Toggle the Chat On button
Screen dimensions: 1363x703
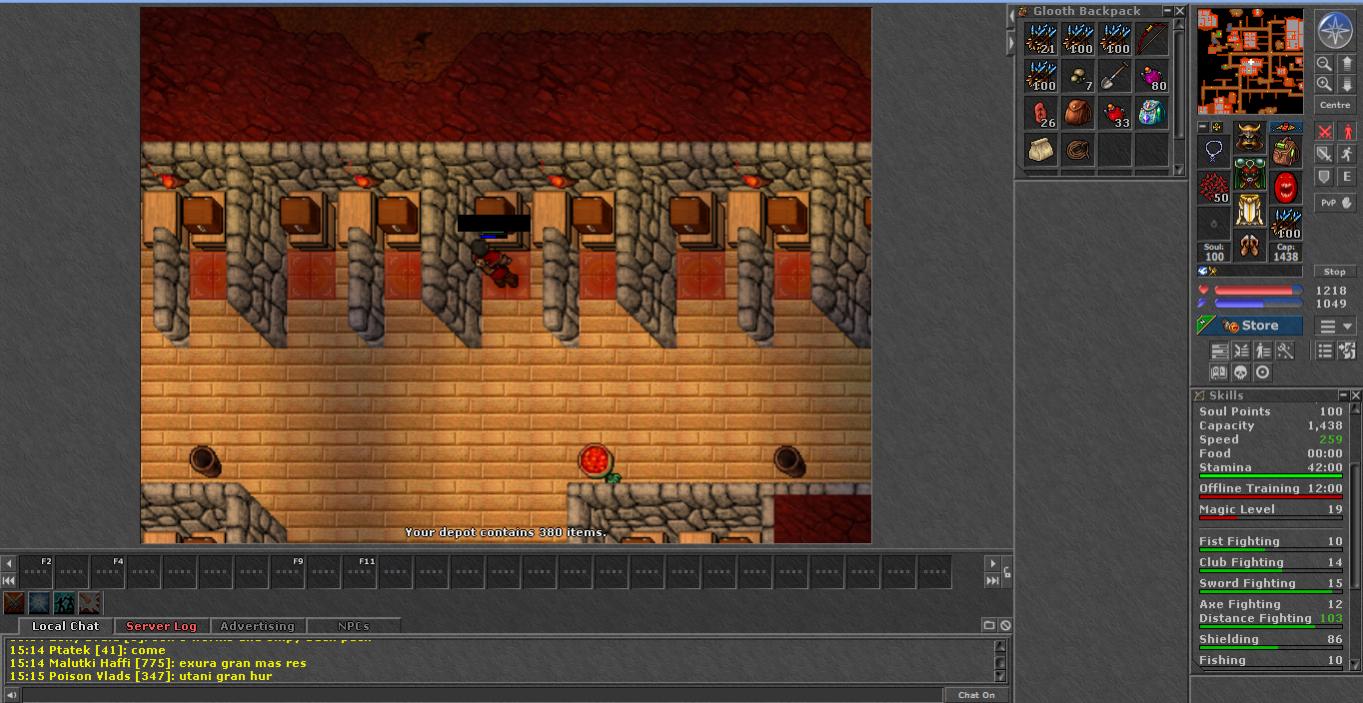click(976, 695)
